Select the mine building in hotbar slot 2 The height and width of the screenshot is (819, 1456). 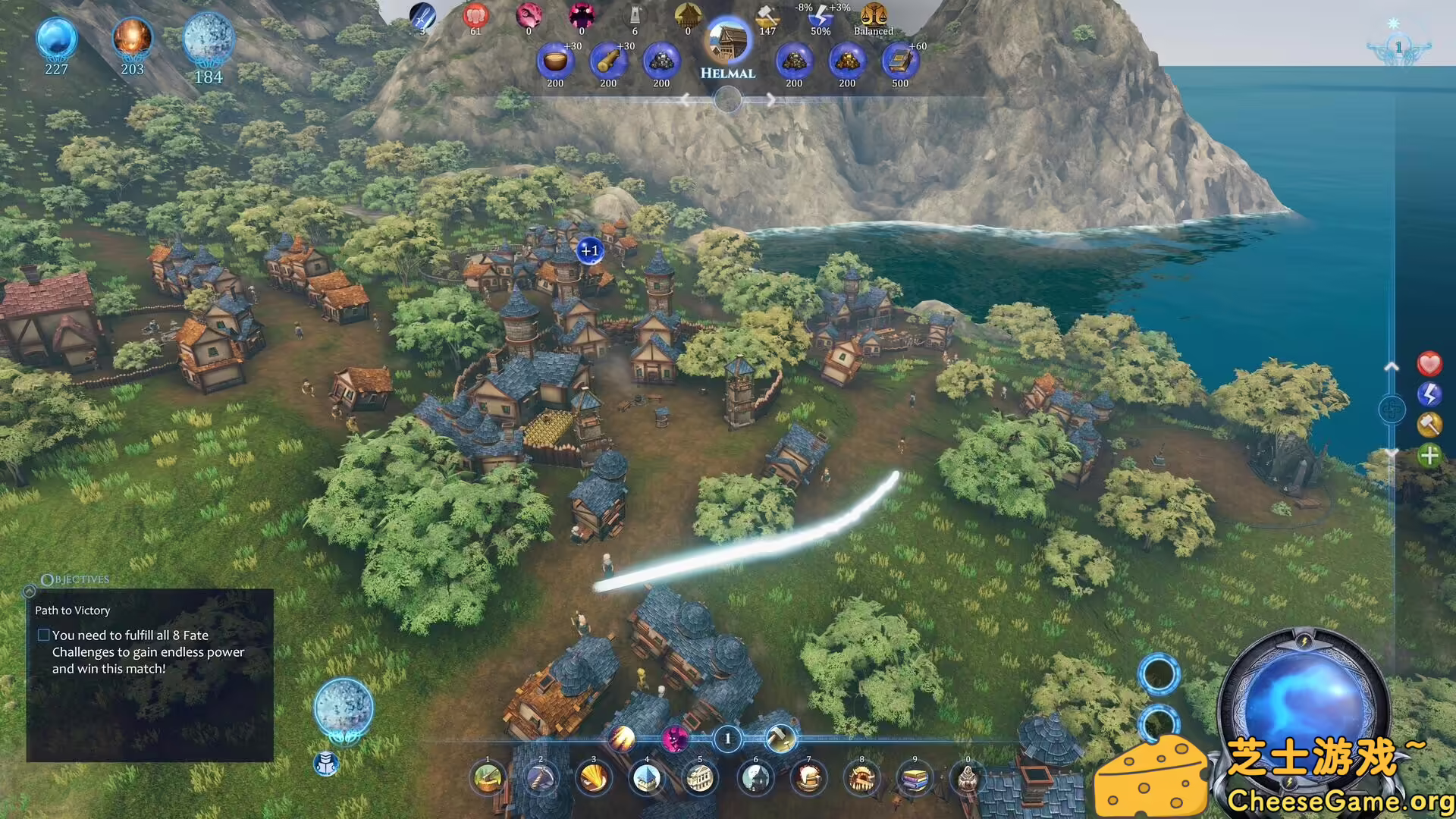(x=541, y=779)
